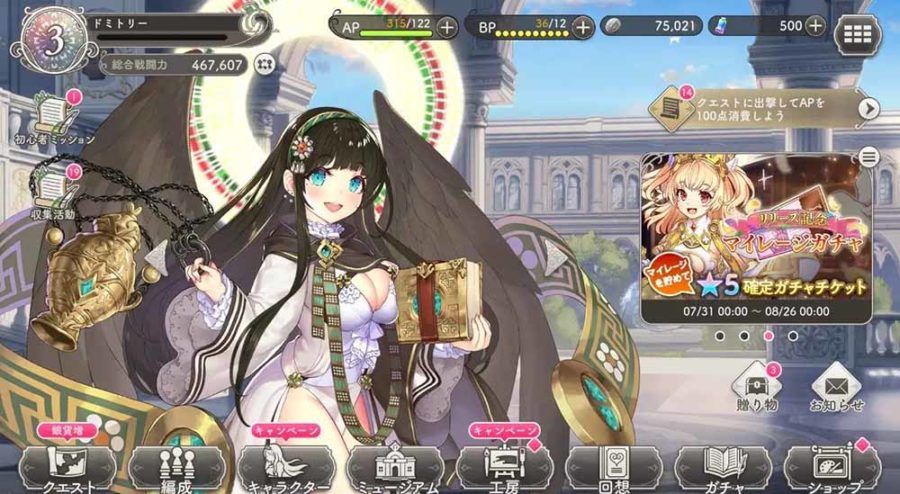900x494 pixels.
Task: Open the 収集活動 collection activity
Action: (52, 188)
